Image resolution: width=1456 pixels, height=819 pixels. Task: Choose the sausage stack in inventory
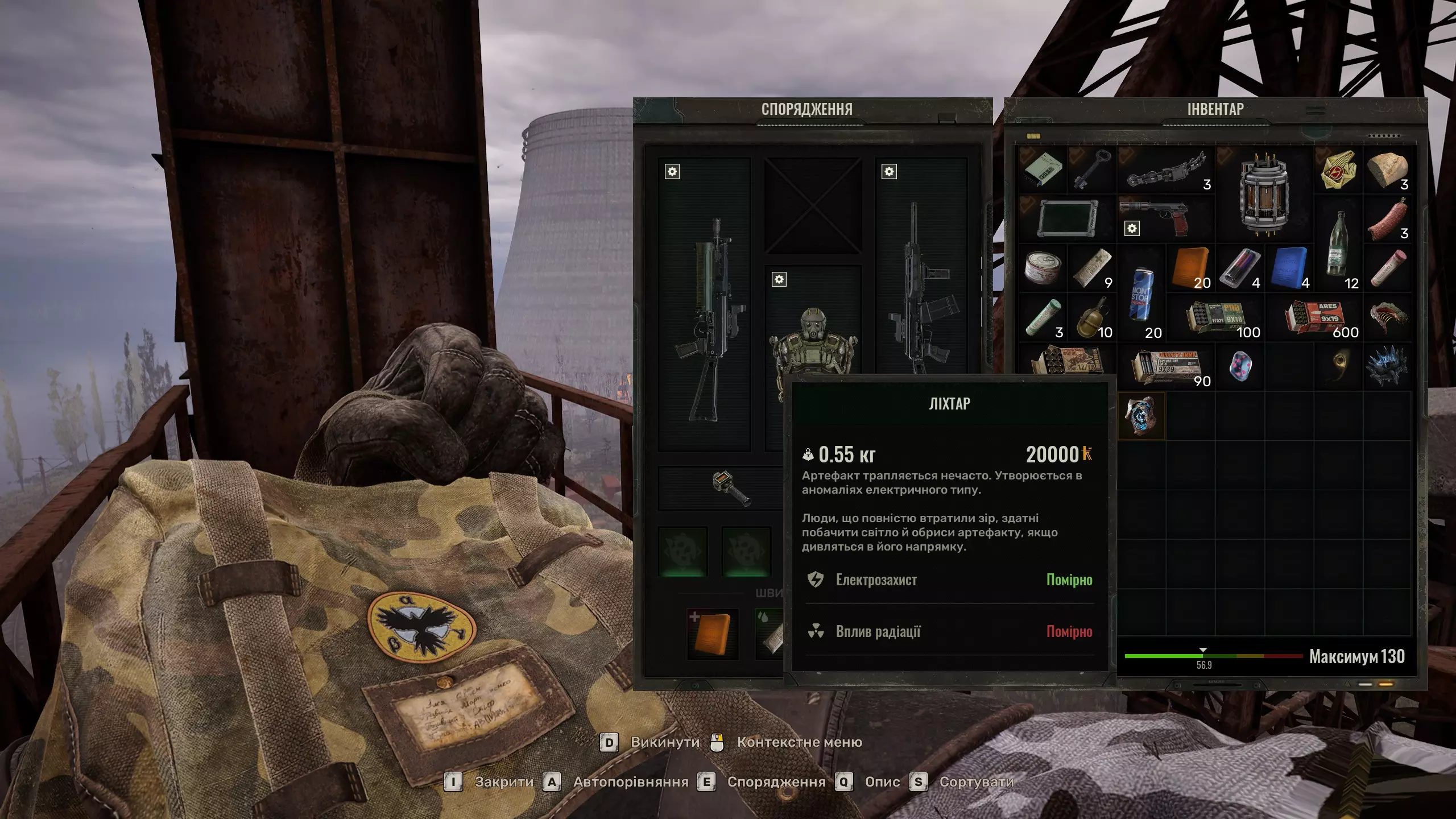point(1388,219)
